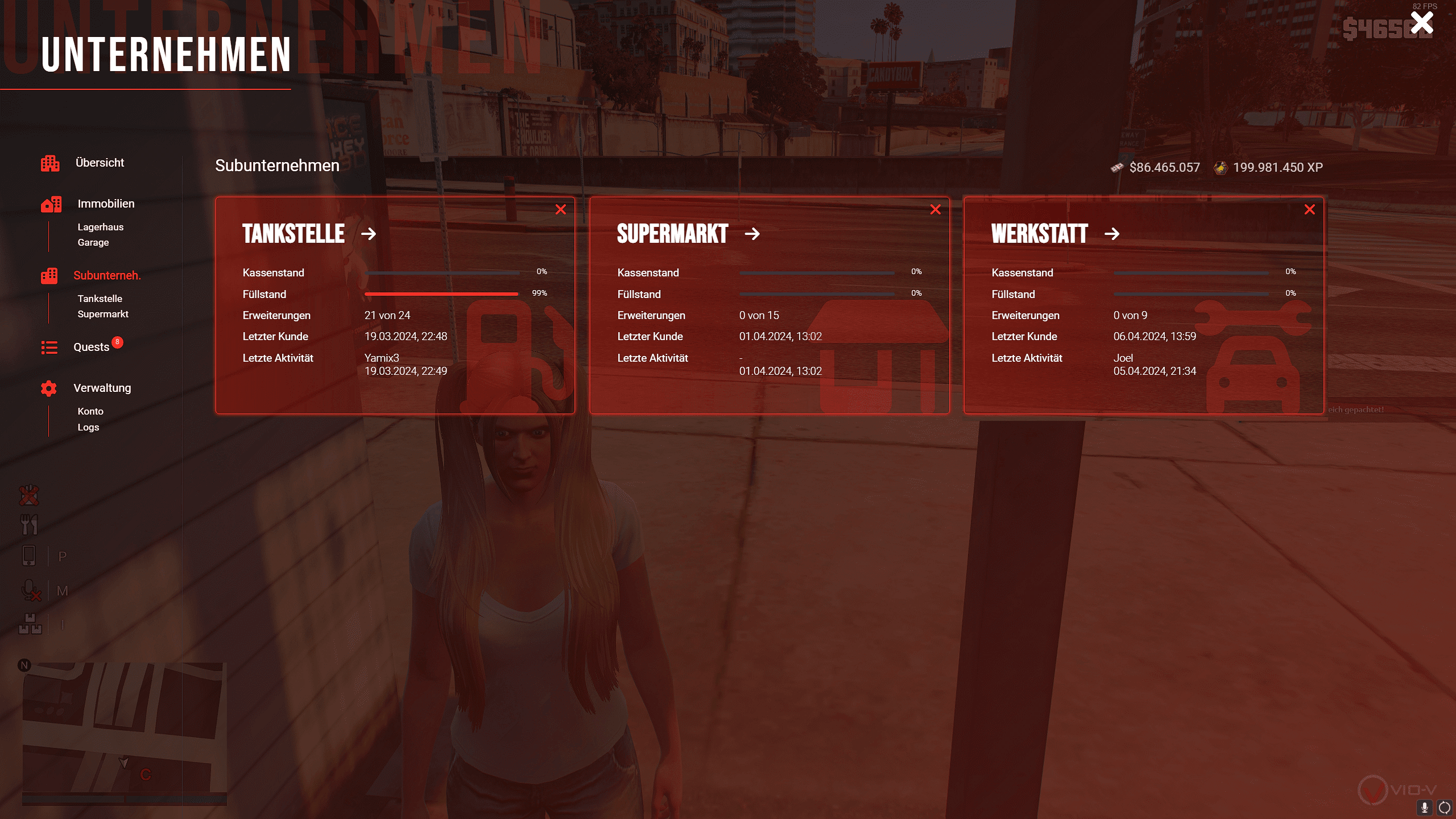Open the Quests list
The height and width of the screenshot is (819, 1456).
point(91,347)
